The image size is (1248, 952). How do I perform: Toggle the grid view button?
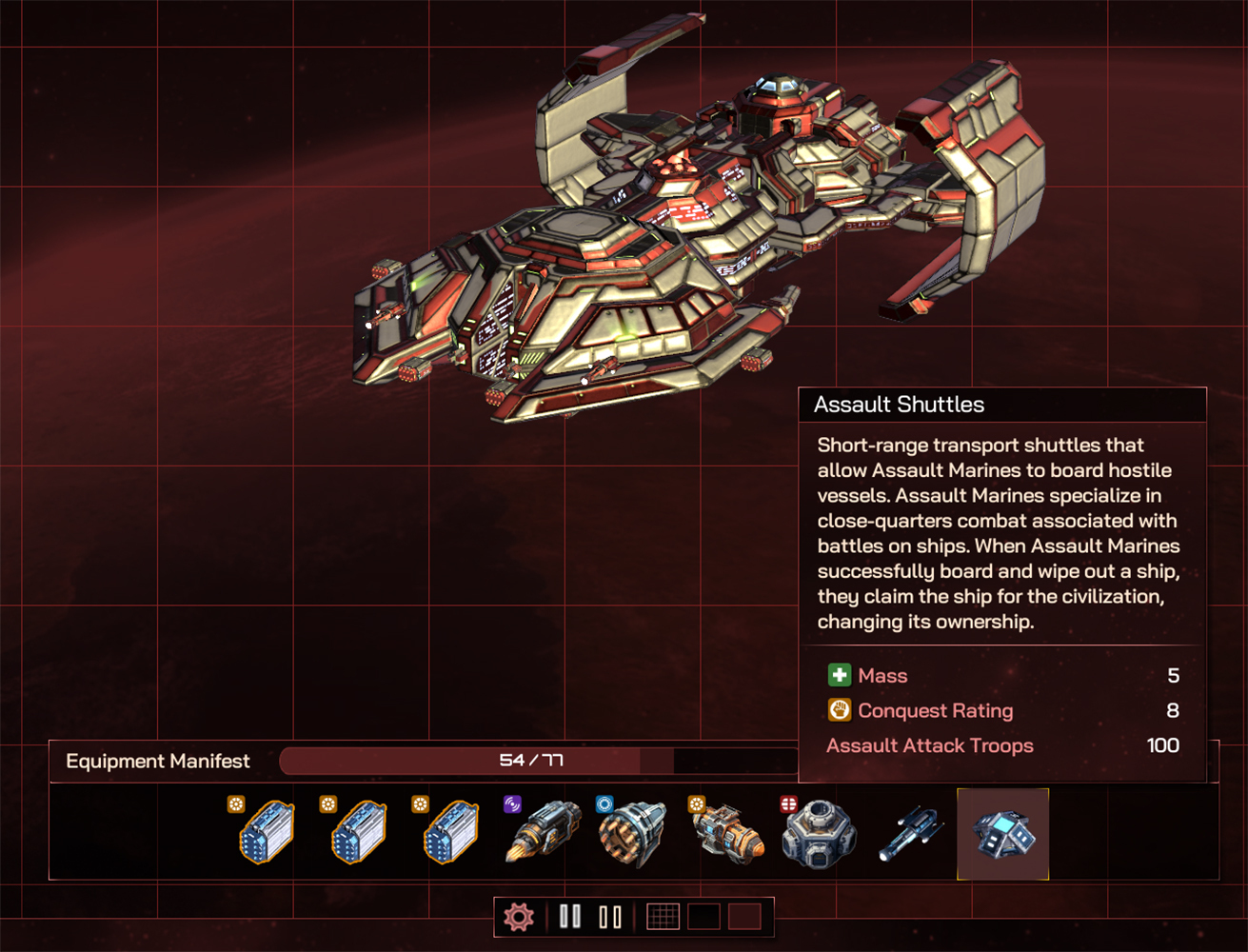(x=663, y=917)
